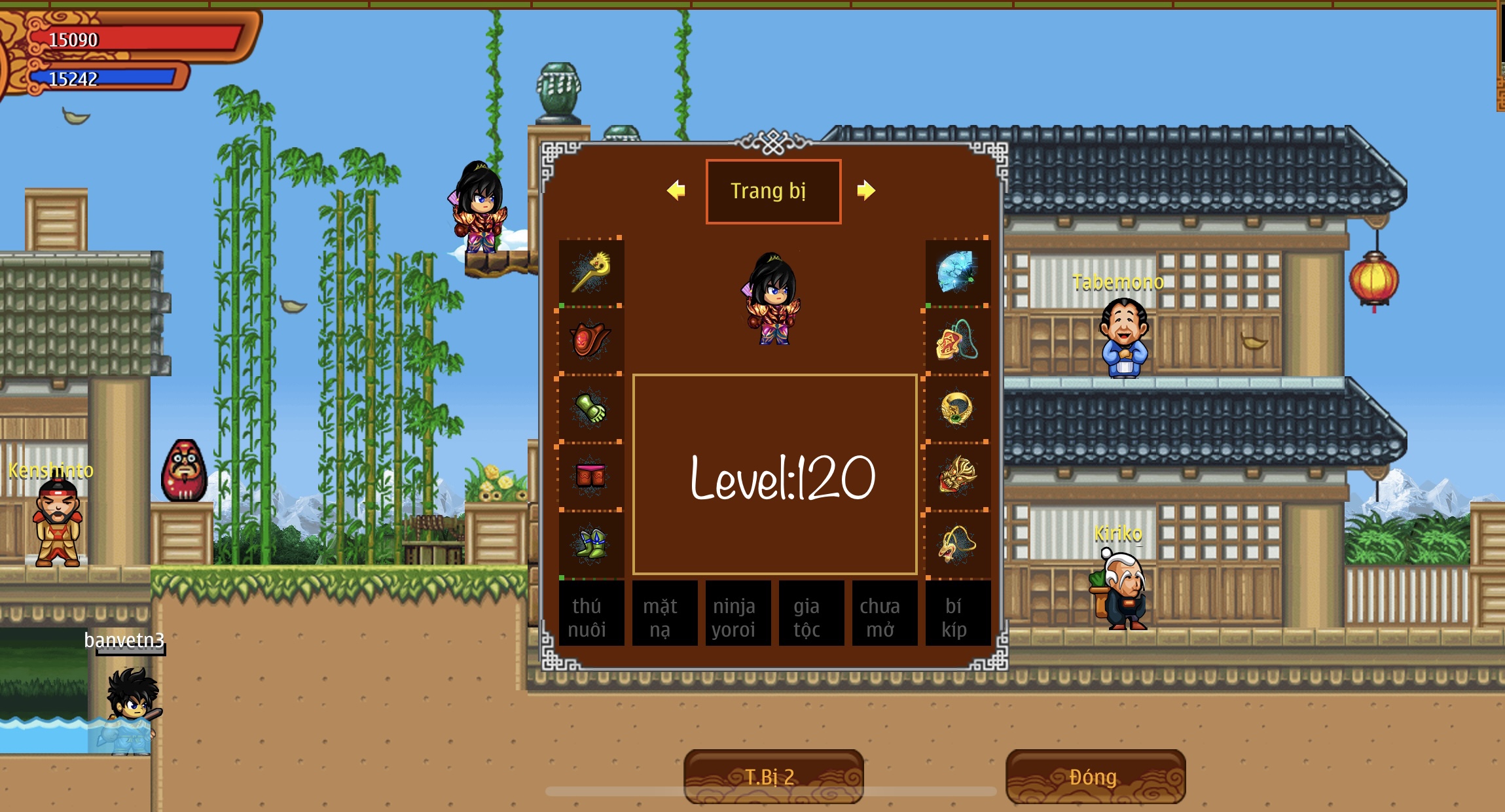1505x812 pixels.
Task: Select the icy blue fan slot
Action: (957, 272)
